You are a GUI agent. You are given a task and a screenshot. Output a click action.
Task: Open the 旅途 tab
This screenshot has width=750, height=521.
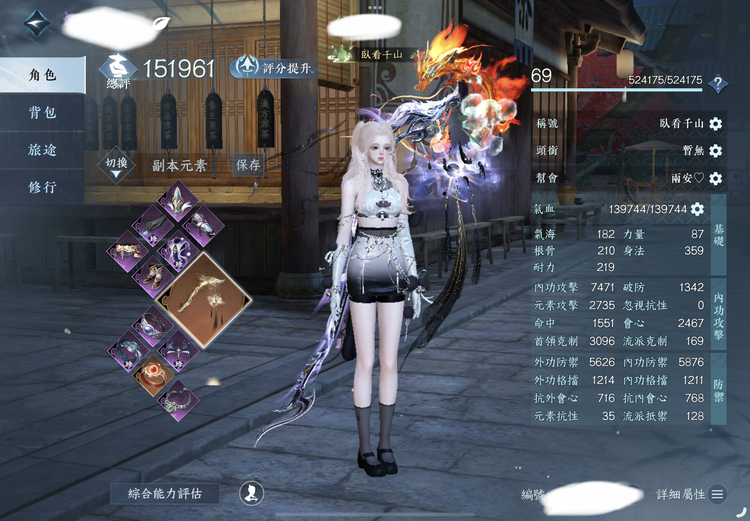click(42, 149)
